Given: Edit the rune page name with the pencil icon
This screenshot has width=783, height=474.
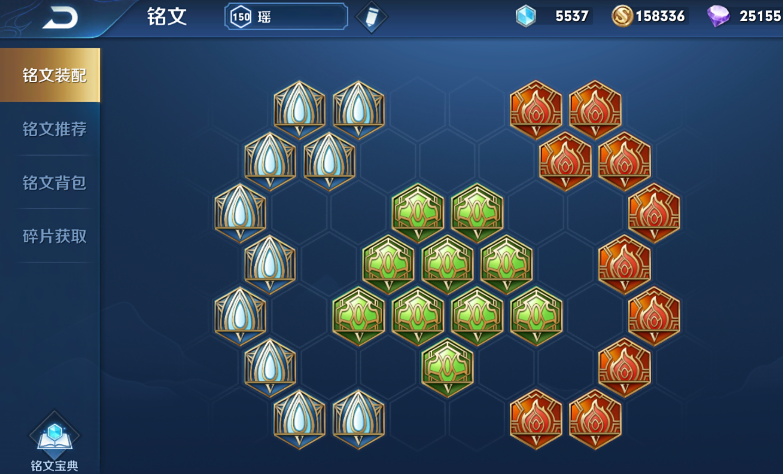Looking at the screenshot, I should tap(371, 17).
